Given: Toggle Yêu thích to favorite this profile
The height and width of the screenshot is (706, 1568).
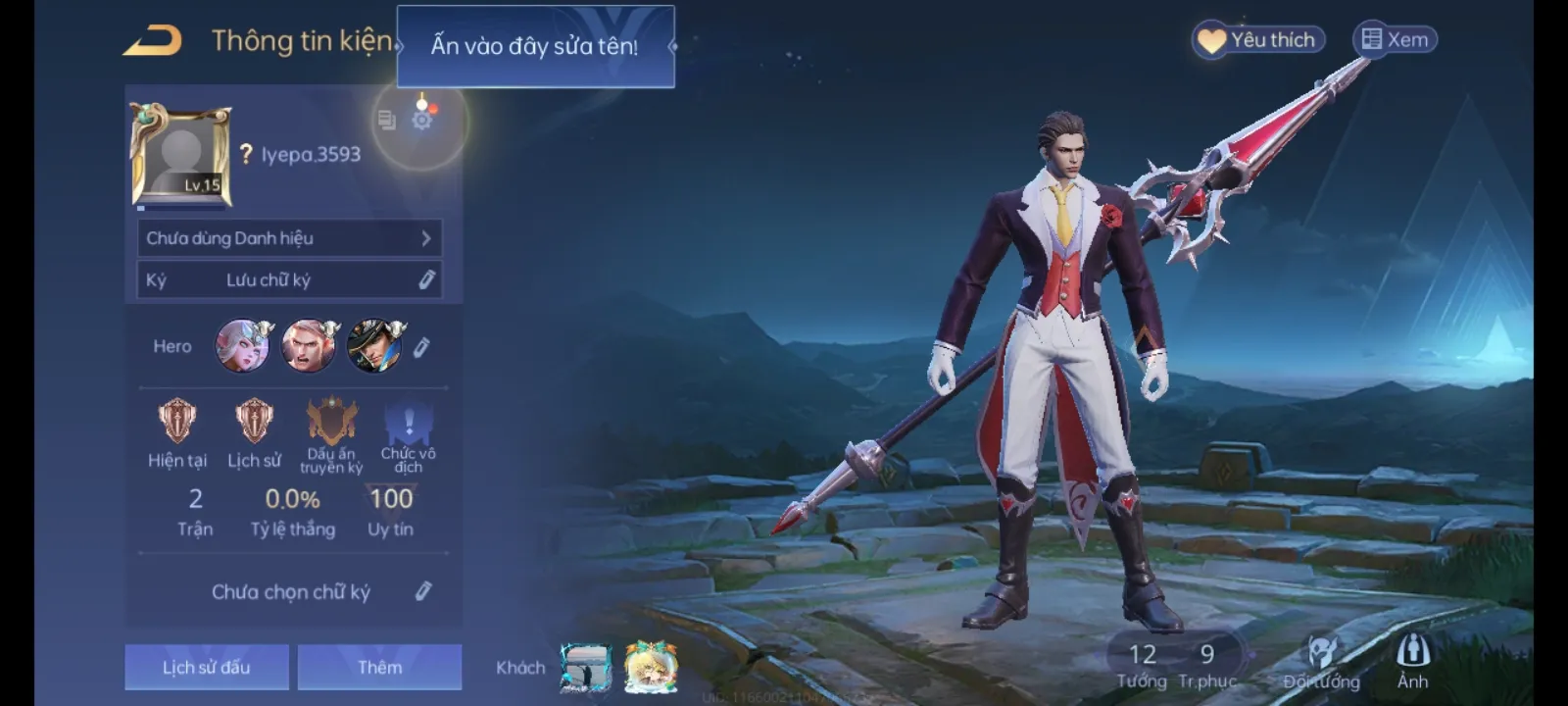Looking at the screenshot, I should (x=1257, y=39).
